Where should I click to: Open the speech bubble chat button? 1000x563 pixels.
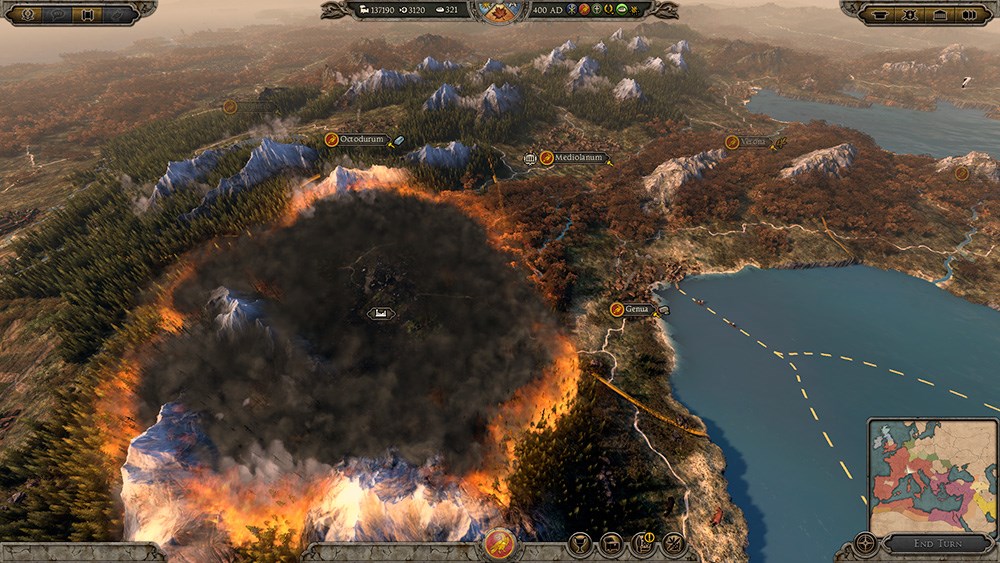(59, 14)
